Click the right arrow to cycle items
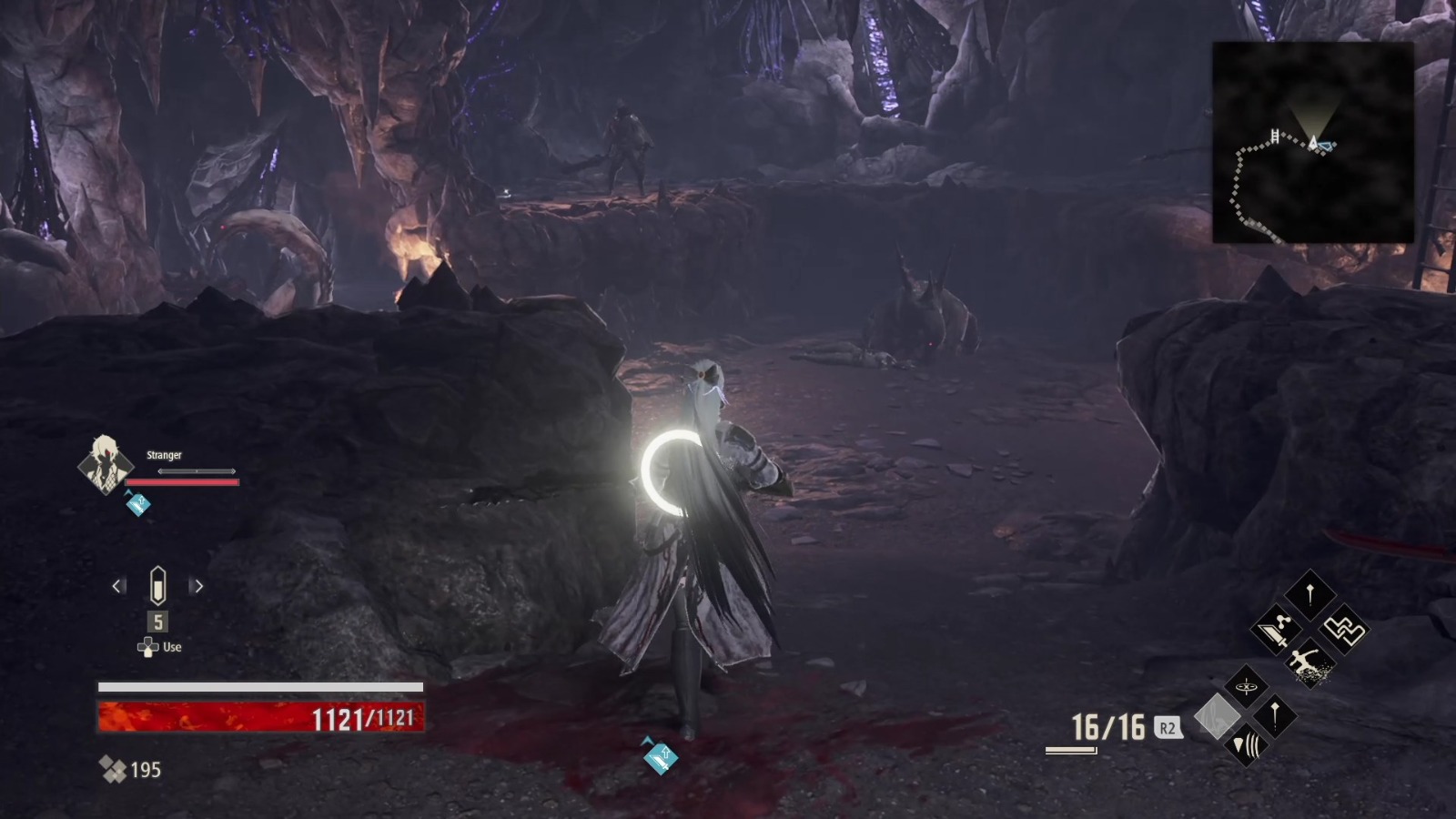This screenshot has width=1456, height=819. (198, 585)
